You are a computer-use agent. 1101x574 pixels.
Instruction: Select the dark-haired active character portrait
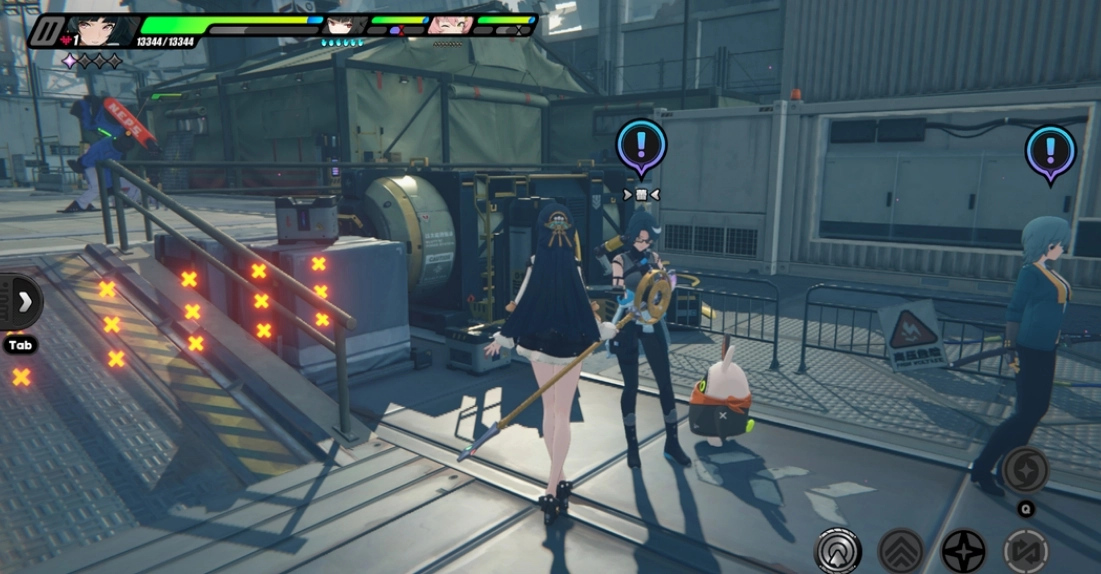101,30
